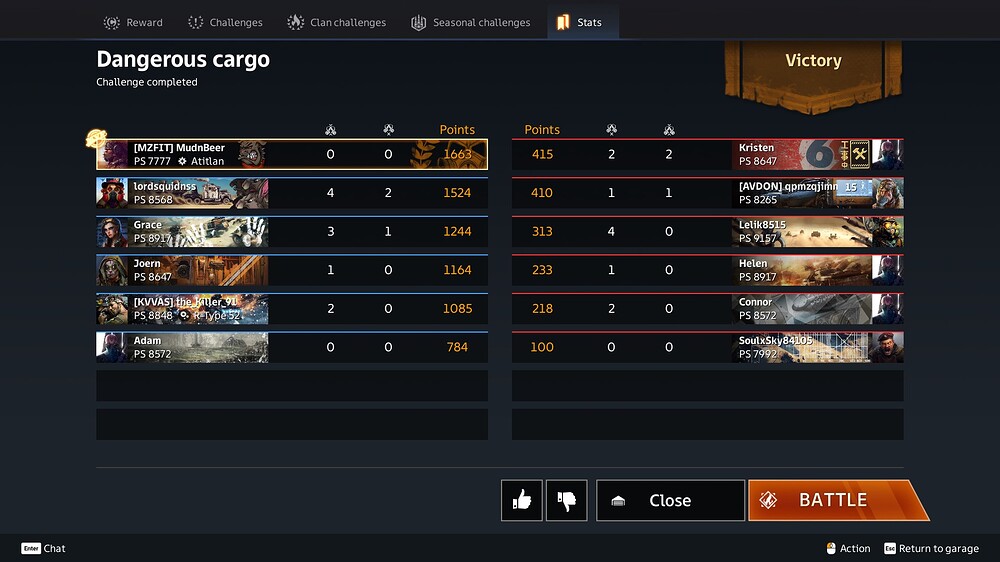
Task: Start another match with BATTLE
Action: coord(832,500)
